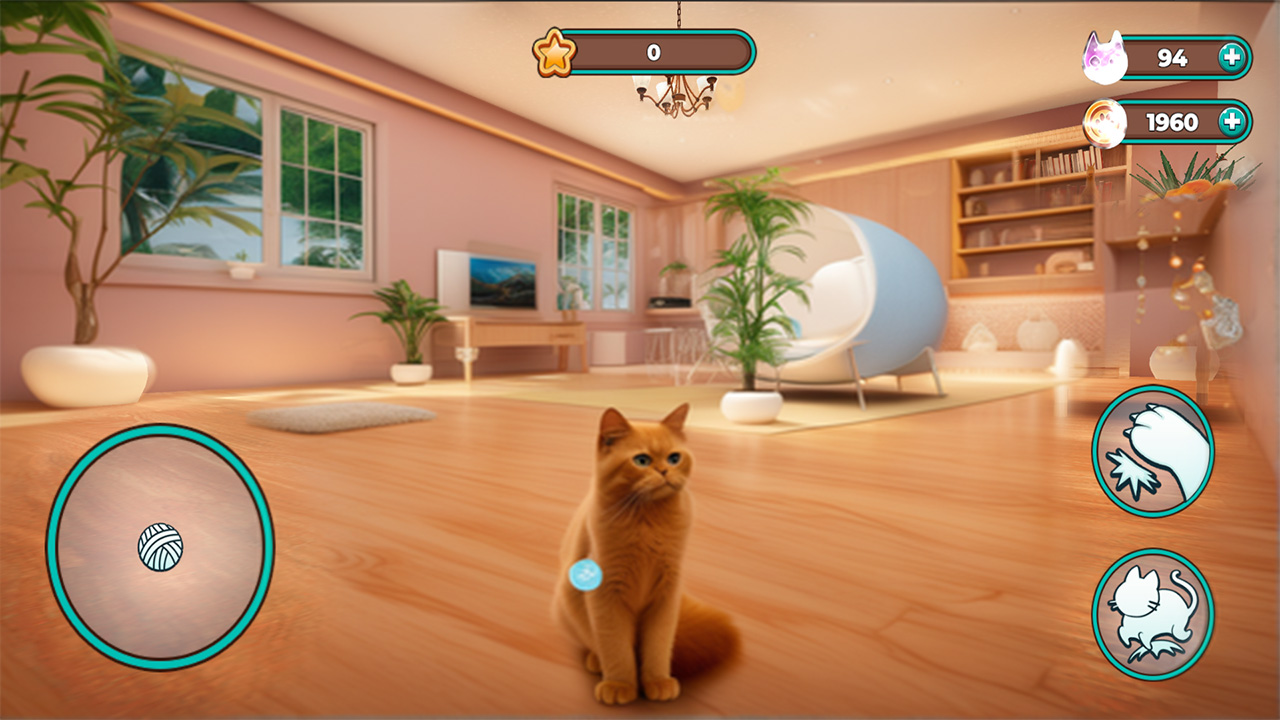Click the teal plus beside the coin counter

tap(1230, 121)
